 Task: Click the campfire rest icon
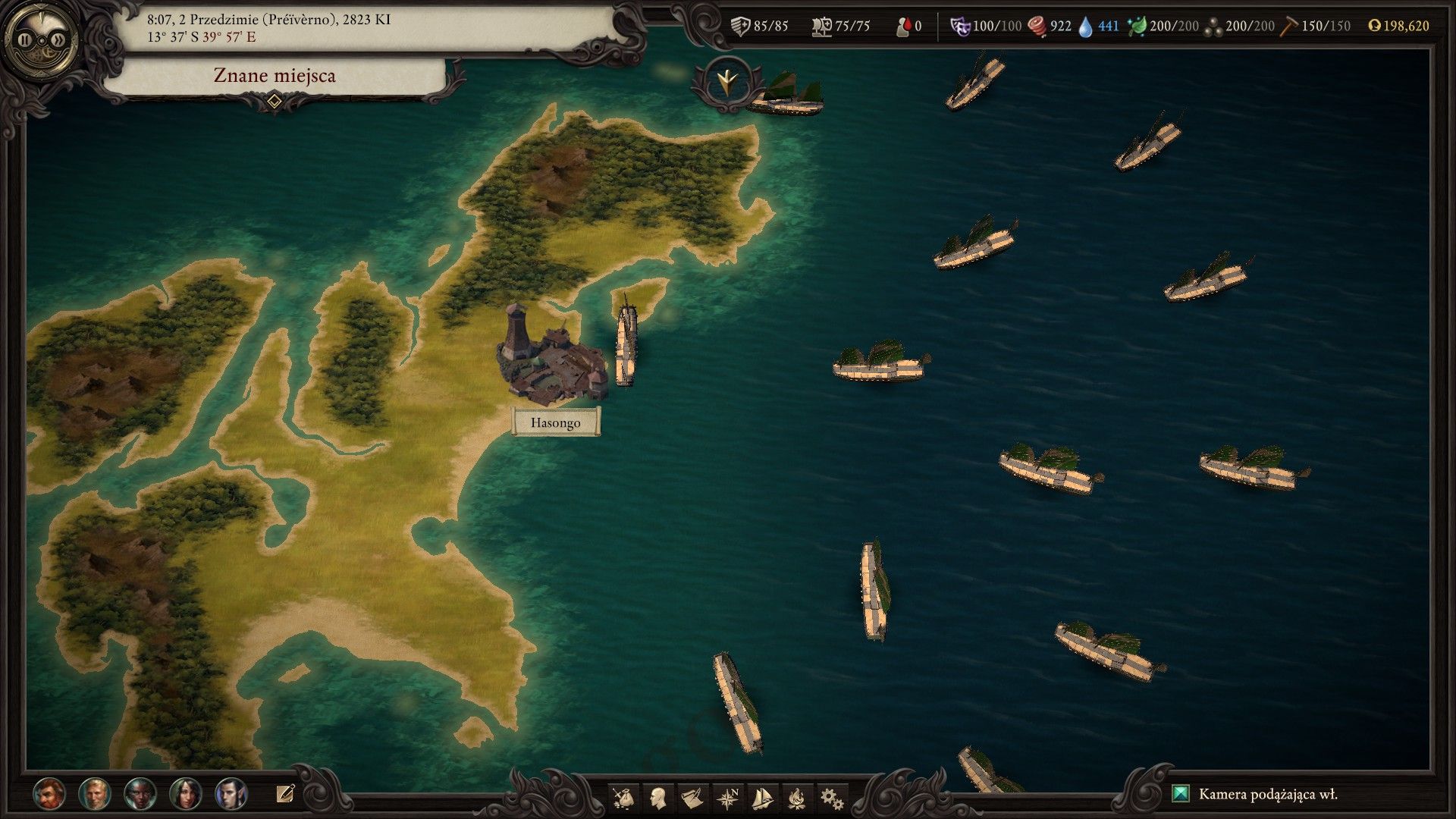797,798
